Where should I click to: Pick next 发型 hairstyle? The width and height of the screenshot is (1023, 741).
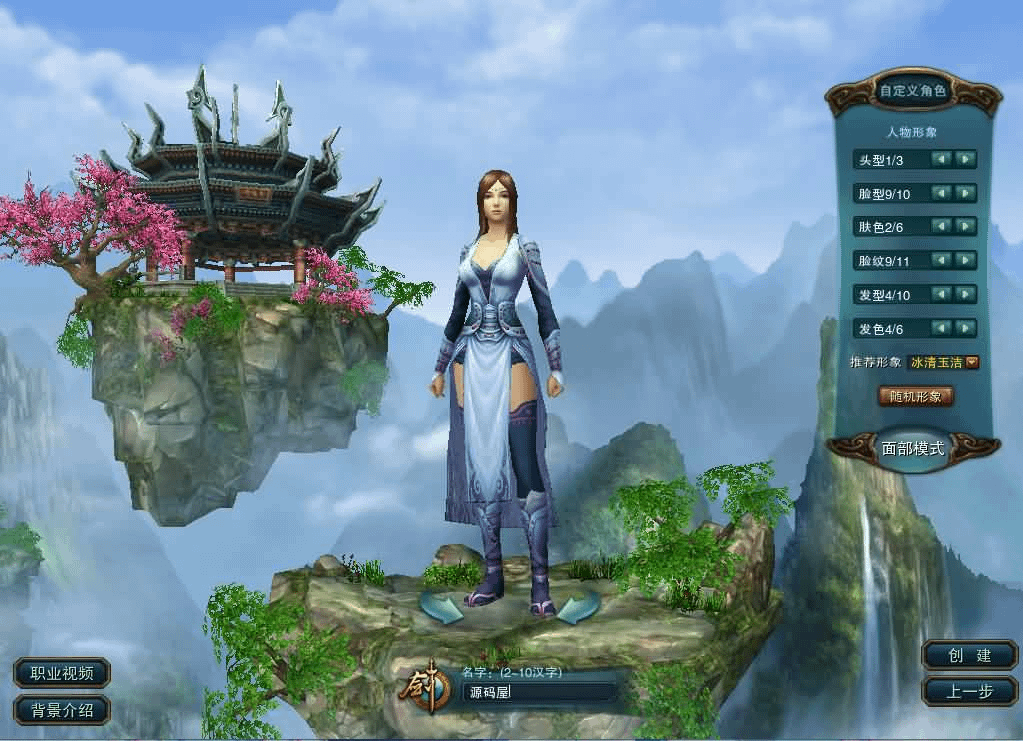point(964,295)
